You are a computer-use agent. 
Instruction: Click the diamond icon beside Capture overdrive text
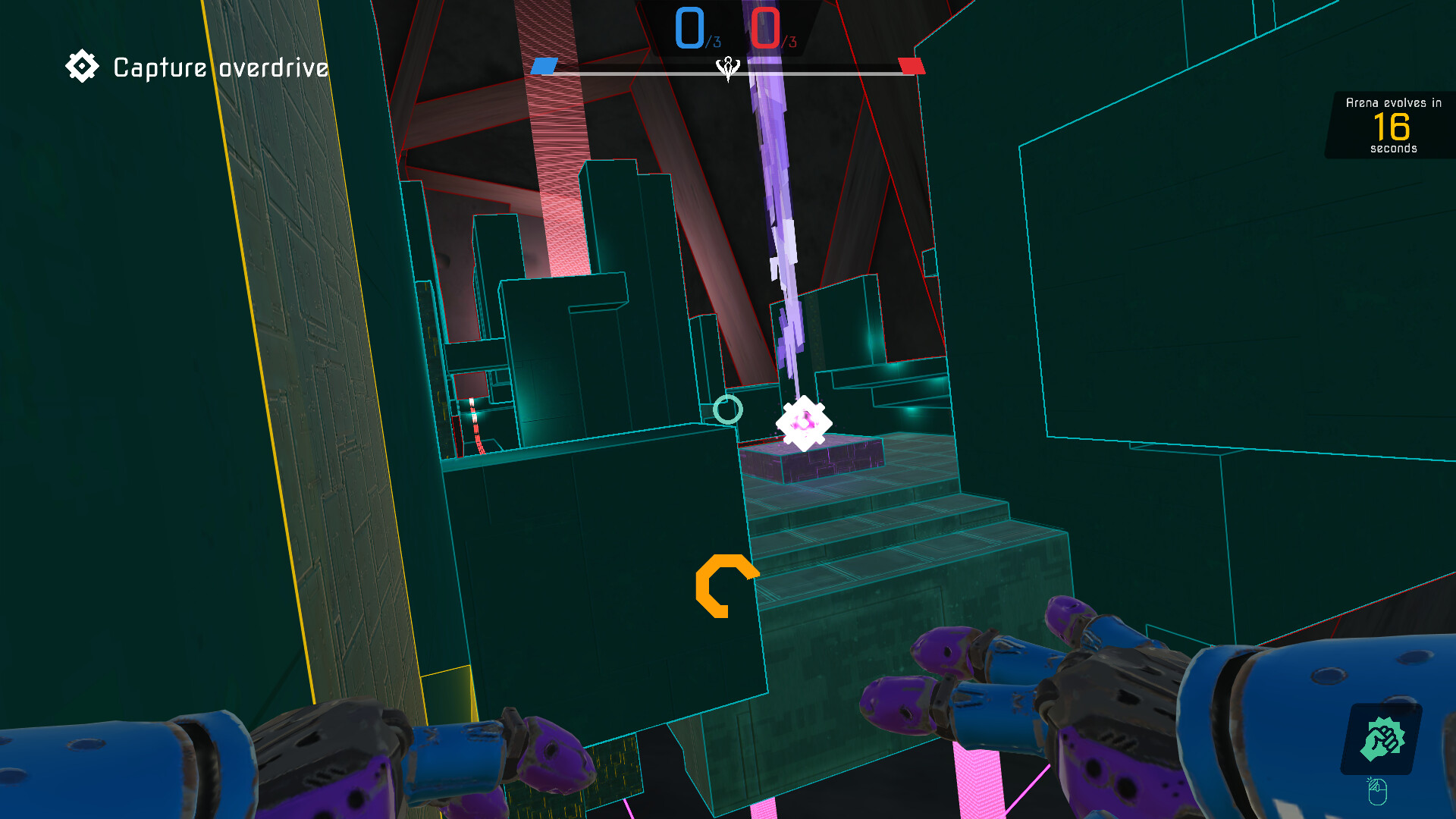pyautogui.click(x=82, y=66)
